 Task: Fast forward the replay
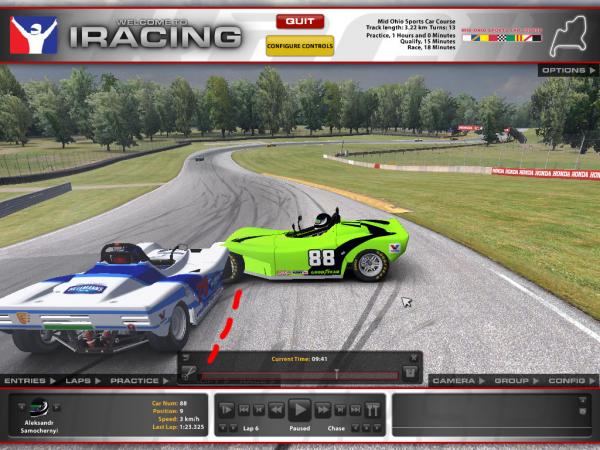click(x=323, y=409)
